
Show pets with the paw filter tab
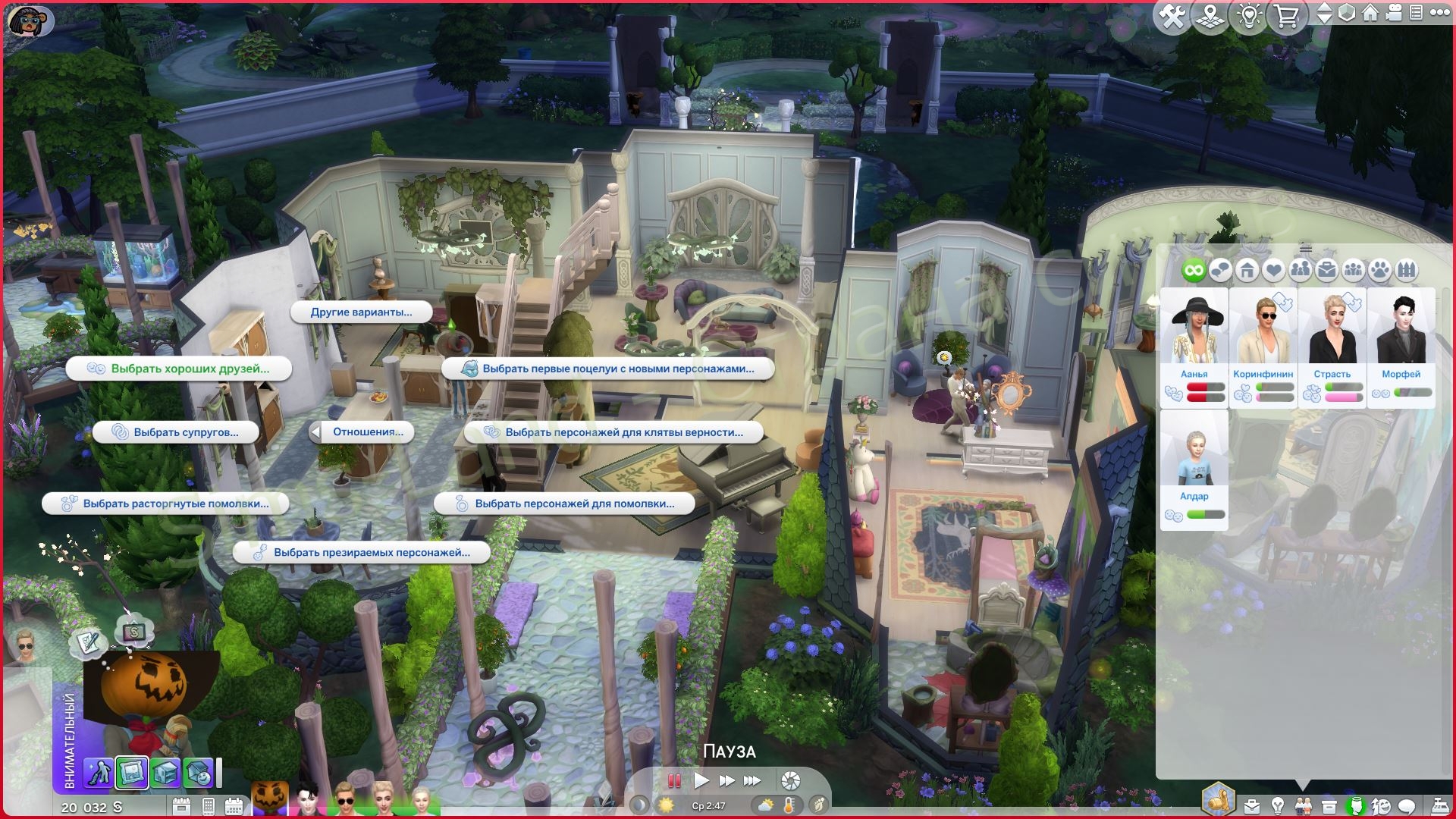click(x=1380, y=270)
